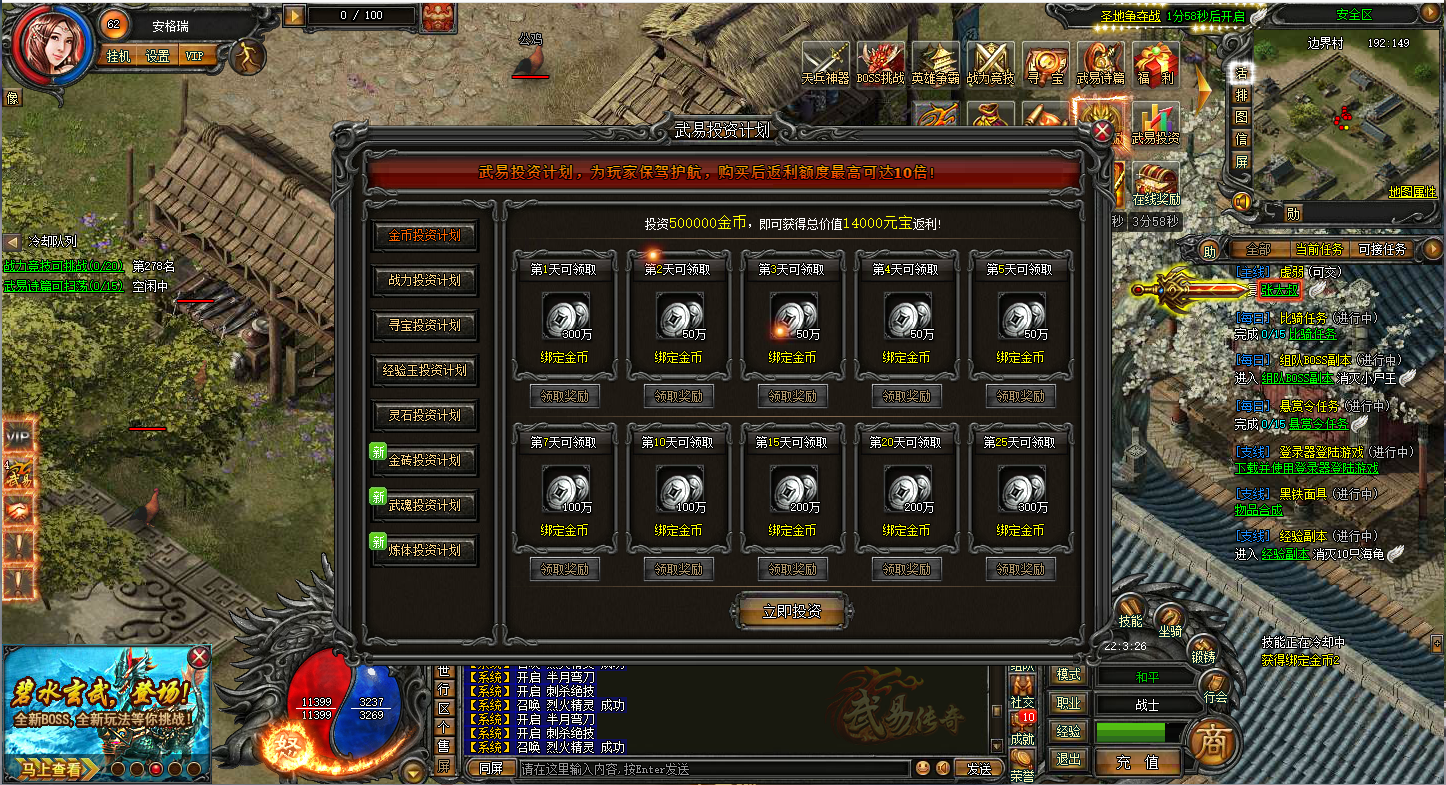Close the 武易投资计划 dialog
Viewport: 1446px width, 785px height.
(1102, 131)
